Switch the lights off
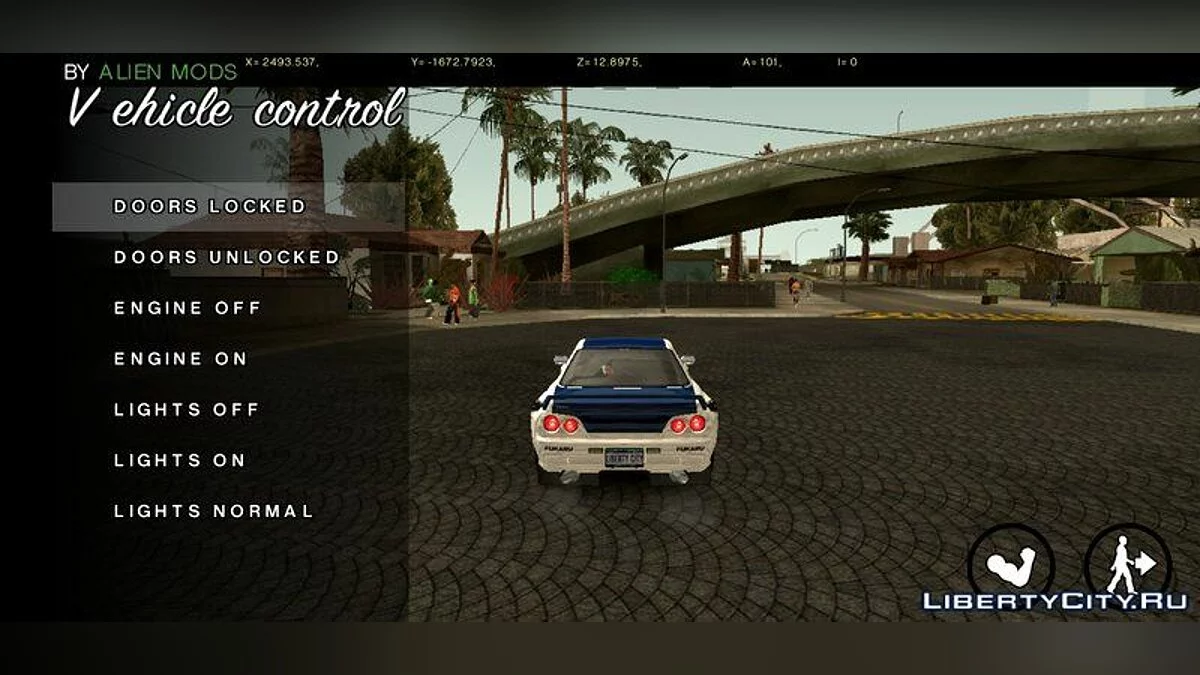 187,410
